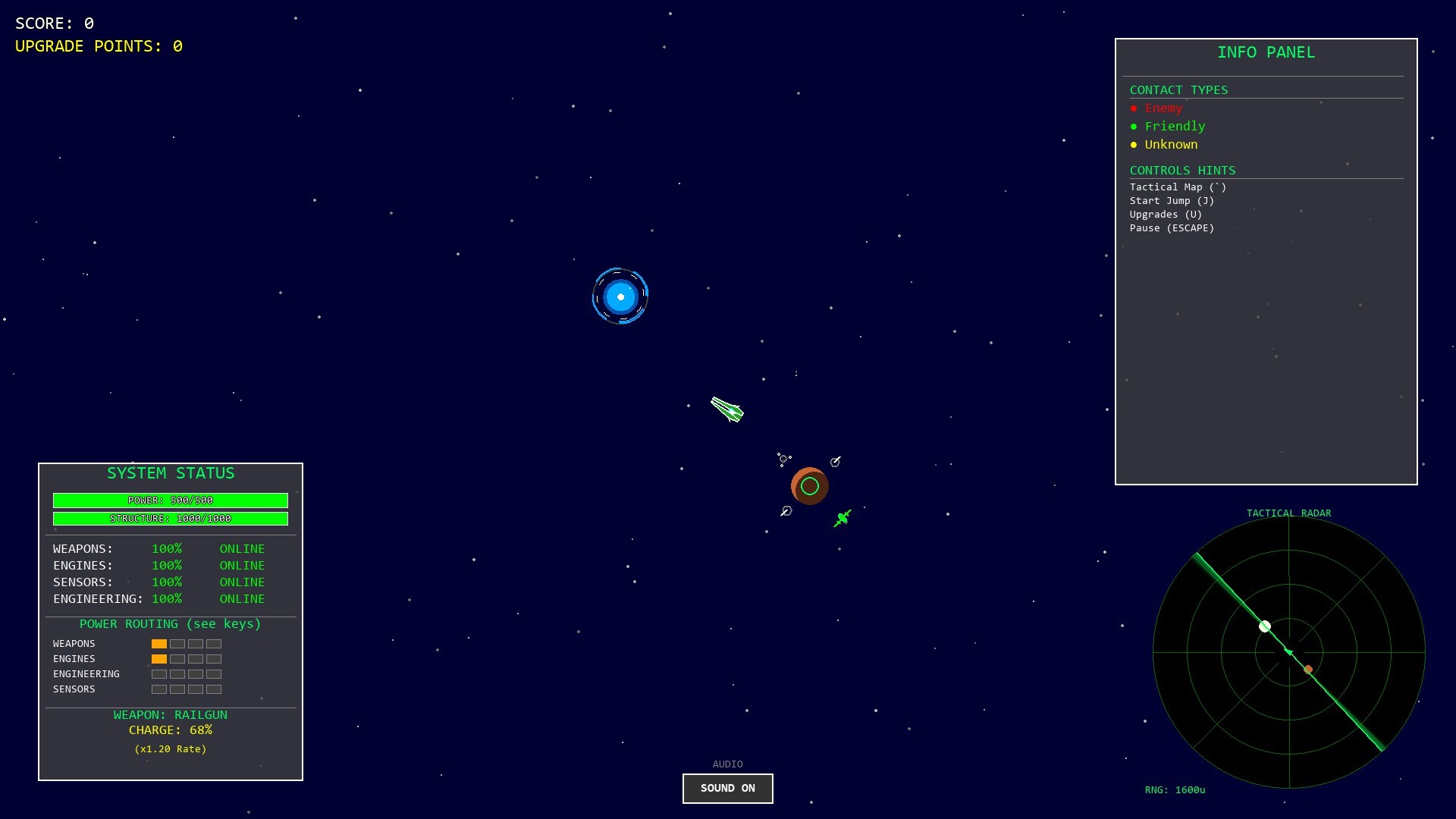Click the white contact blip on tactical radar
The height and width of the screenshot is (819, 1456).
[1263, 626]
